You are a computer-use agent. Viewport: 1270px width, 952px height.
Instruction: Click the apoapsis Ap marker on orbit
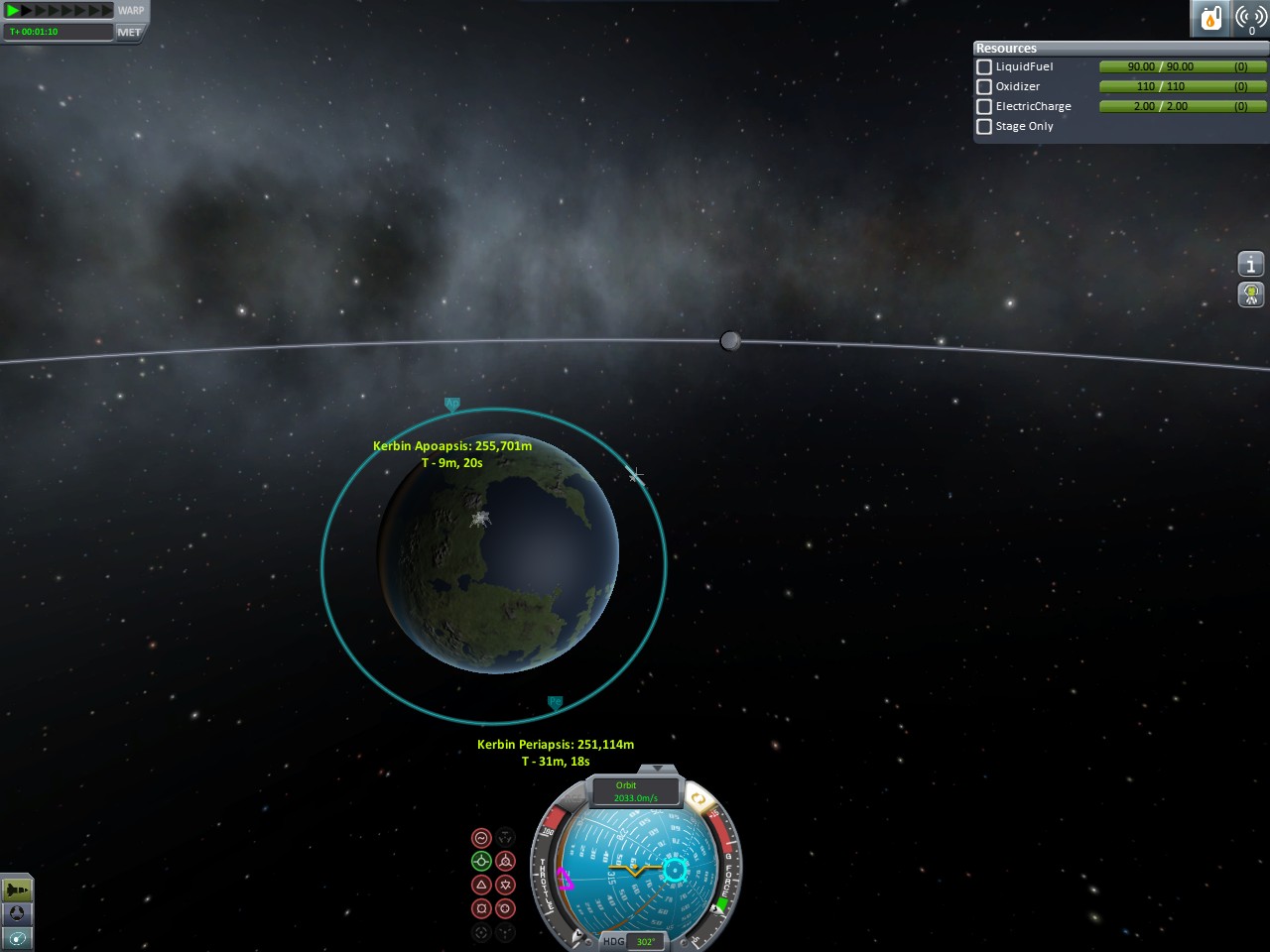pyautogui.click(x=452, y=404)
